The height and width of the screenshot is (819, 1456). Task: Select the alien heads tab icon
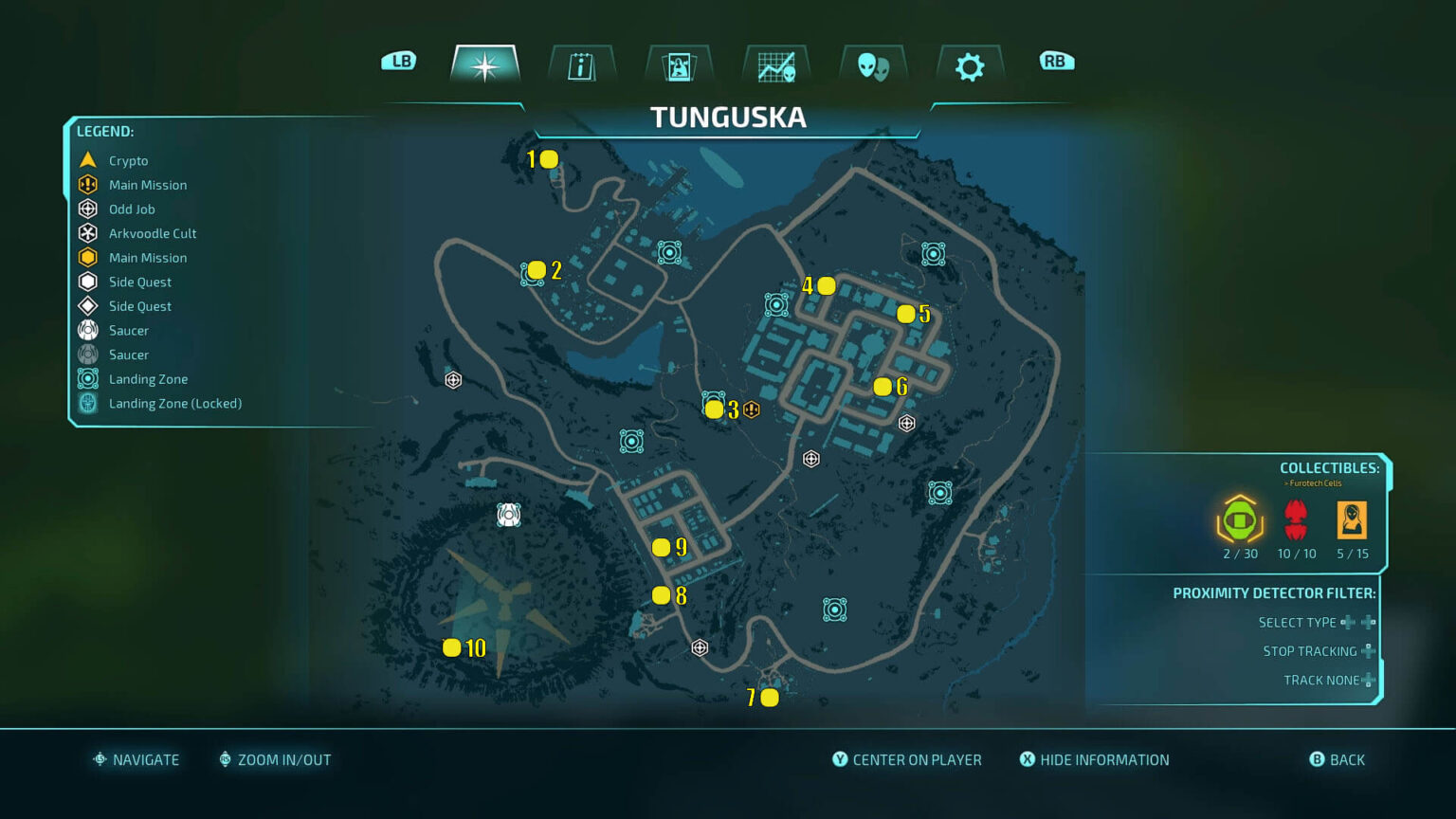coord(872,64)
